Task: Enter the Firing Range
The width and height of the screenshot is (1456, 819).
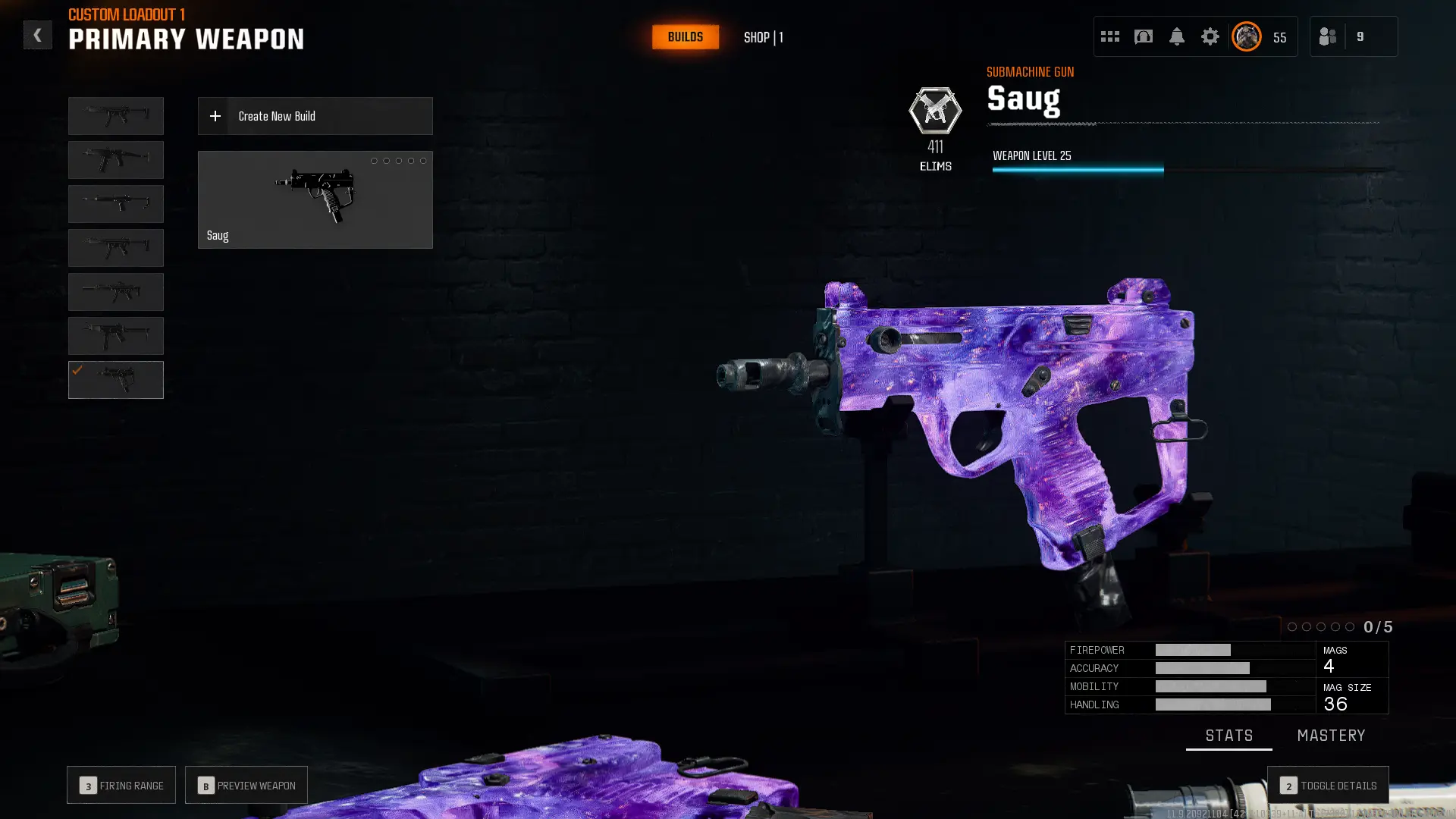Action: [121, 785]
